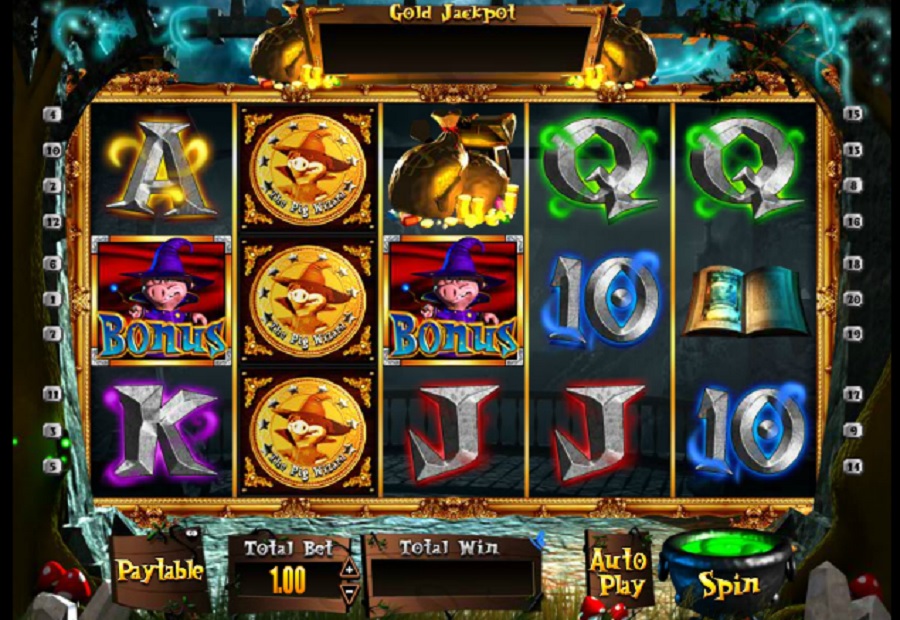Select payline marker 10
900x620 pixels.
coord(52,150)
